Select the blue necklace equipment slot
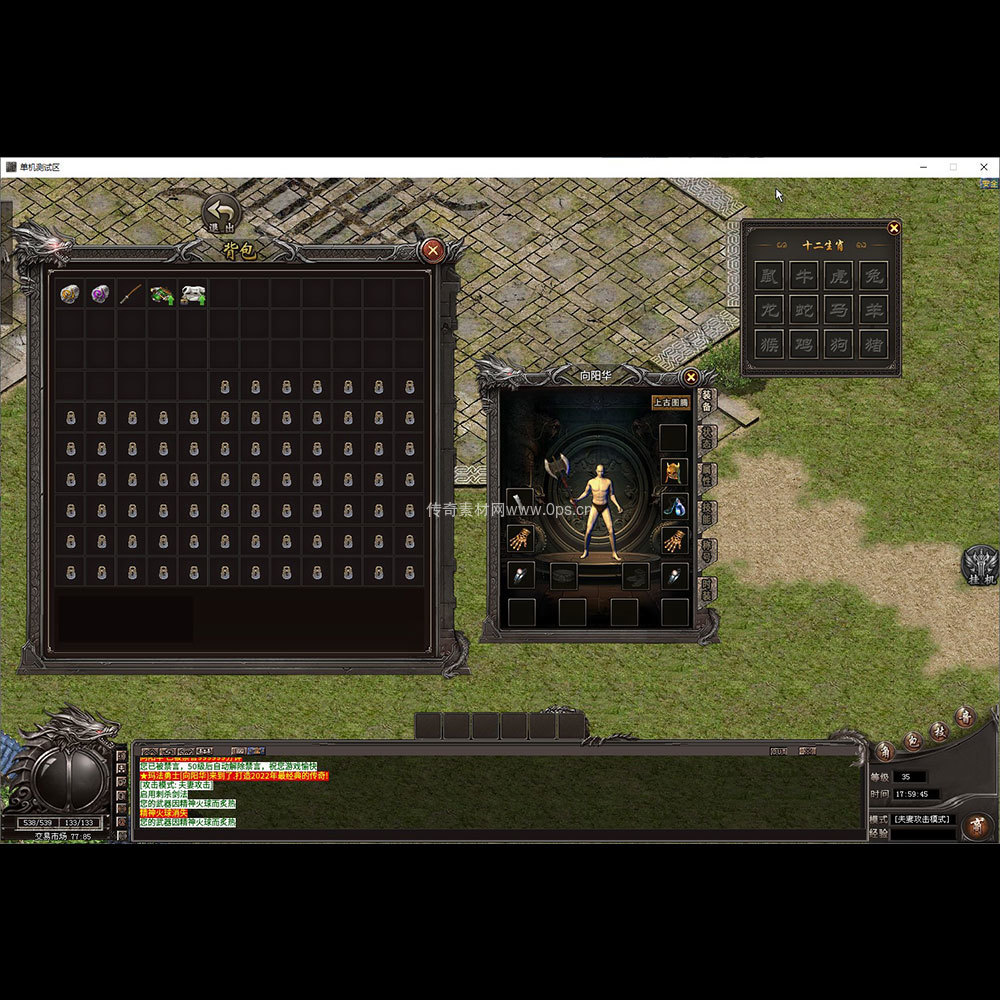 pos(674,506)
